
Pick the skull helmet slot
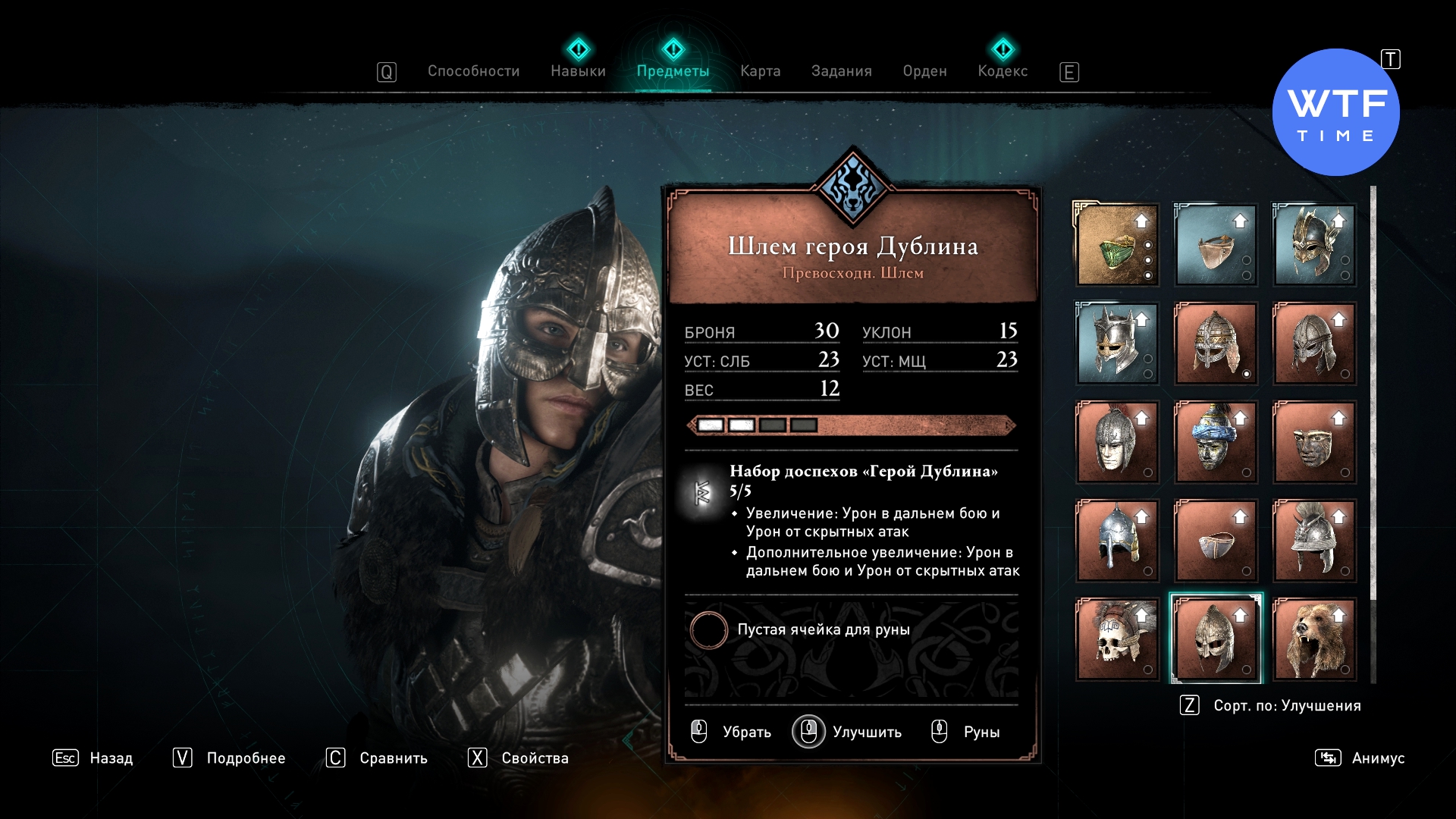coord(1116,639)
